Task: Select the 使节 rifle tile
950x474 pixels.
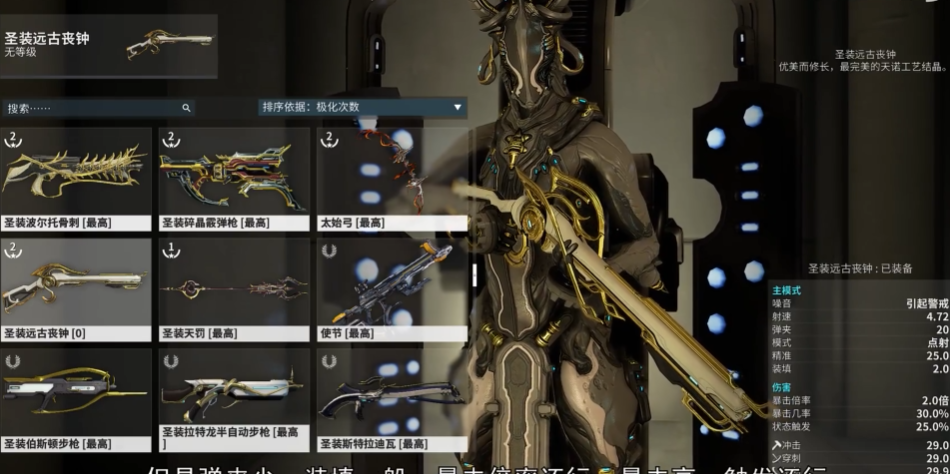Action: (392, 290)
